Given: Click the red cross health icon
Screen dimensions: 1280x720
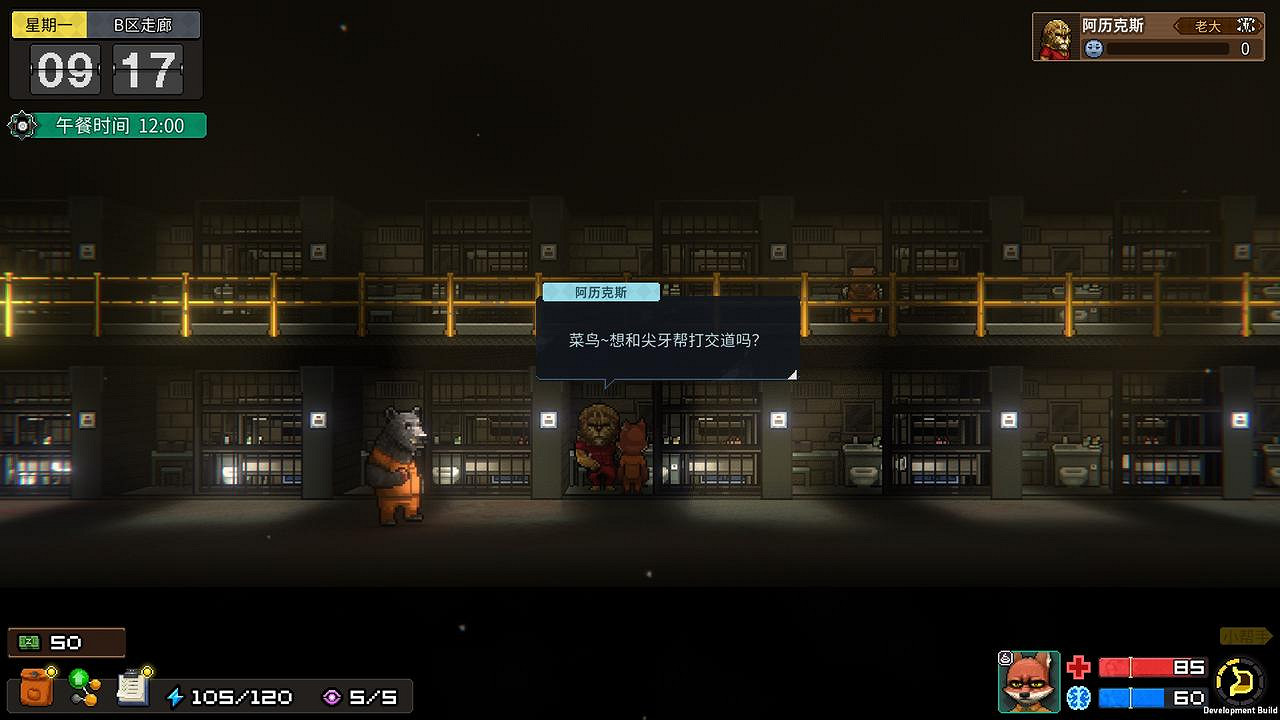Looking at the screenshot, I should coord(1078,667).
